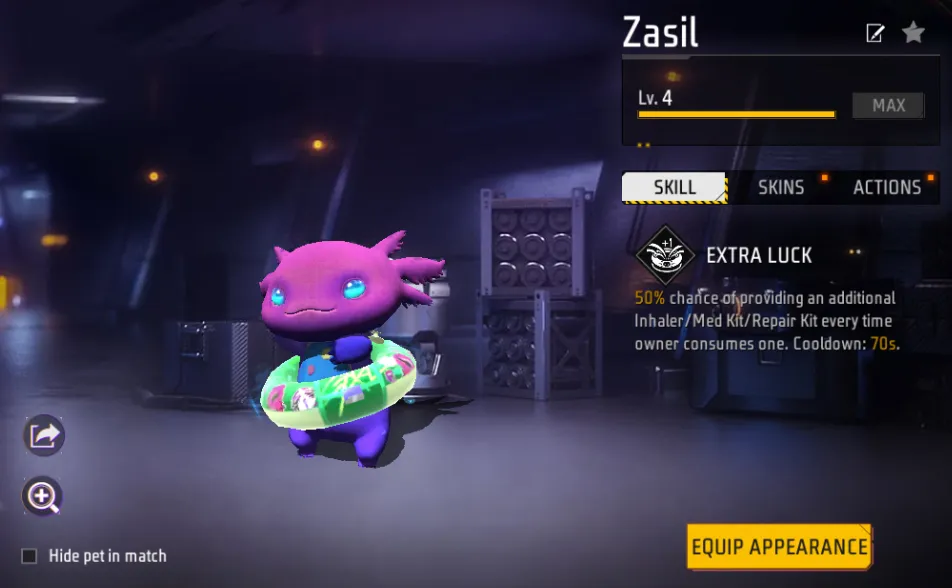Open the share arrow button
952x588 pixels.
tap(44, 435)
